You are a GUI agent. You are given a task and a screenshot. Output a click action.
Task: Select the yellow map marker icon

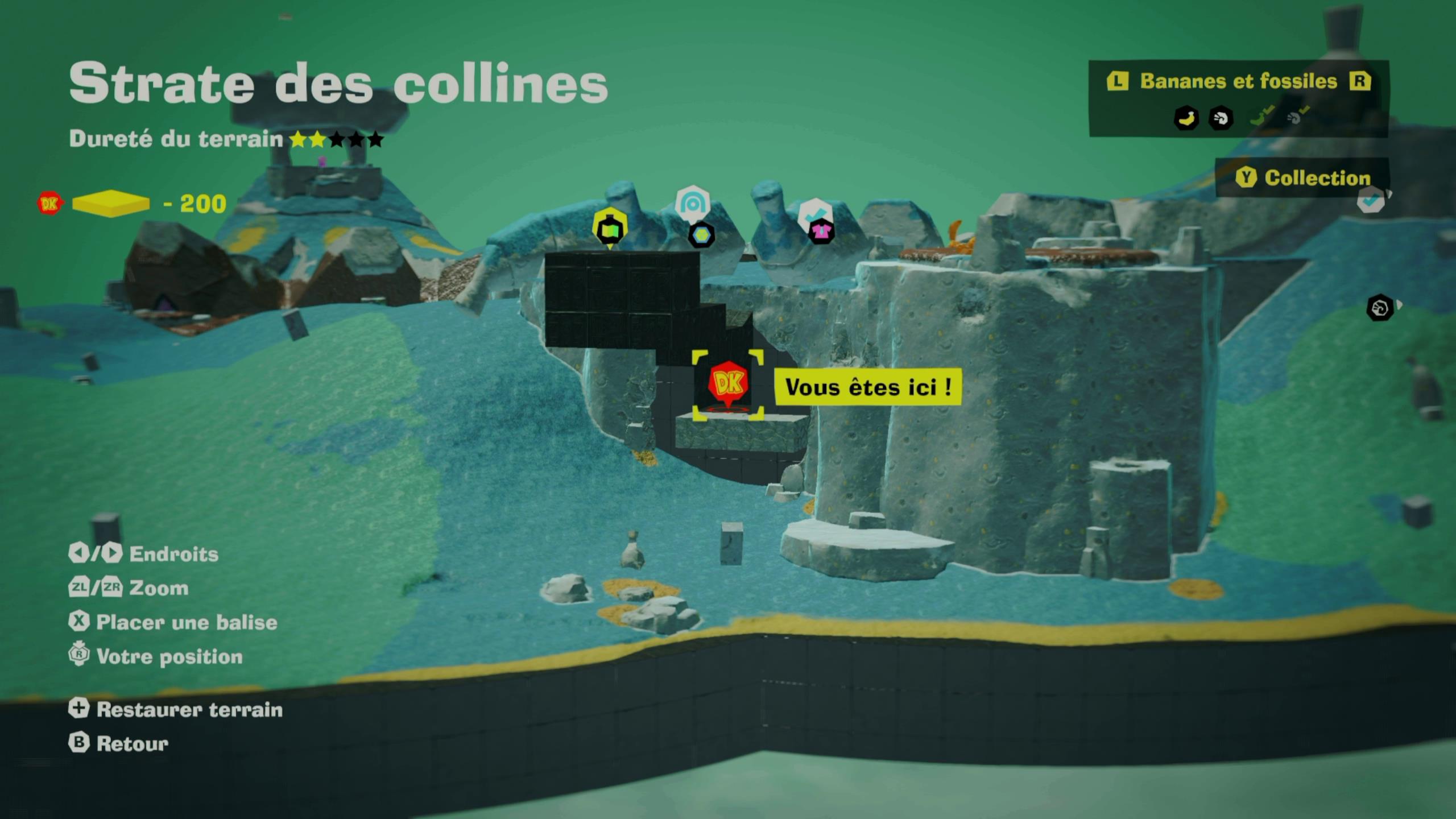[610, 228]
